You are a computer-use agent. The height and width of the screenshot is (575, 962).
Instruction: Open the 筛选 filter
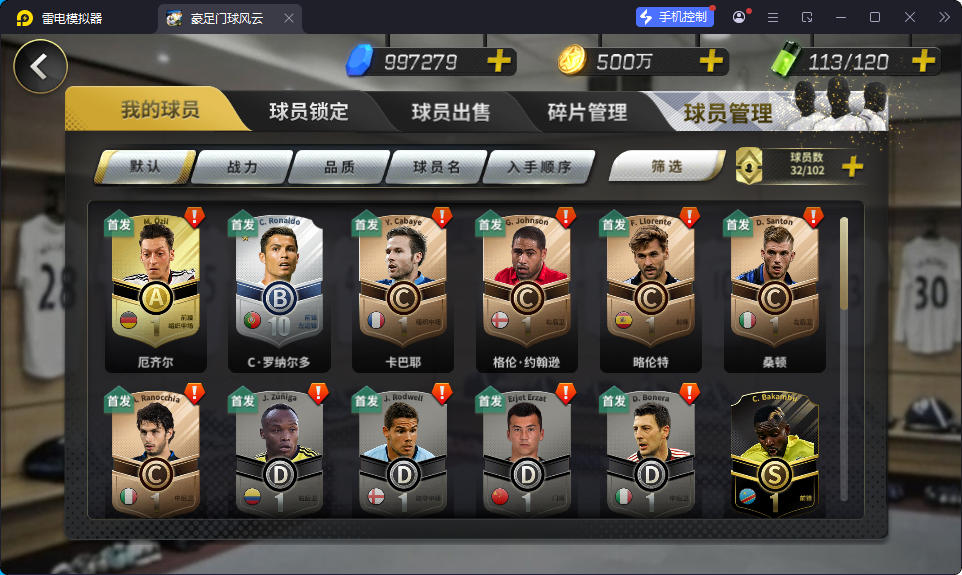pos(666,167)
